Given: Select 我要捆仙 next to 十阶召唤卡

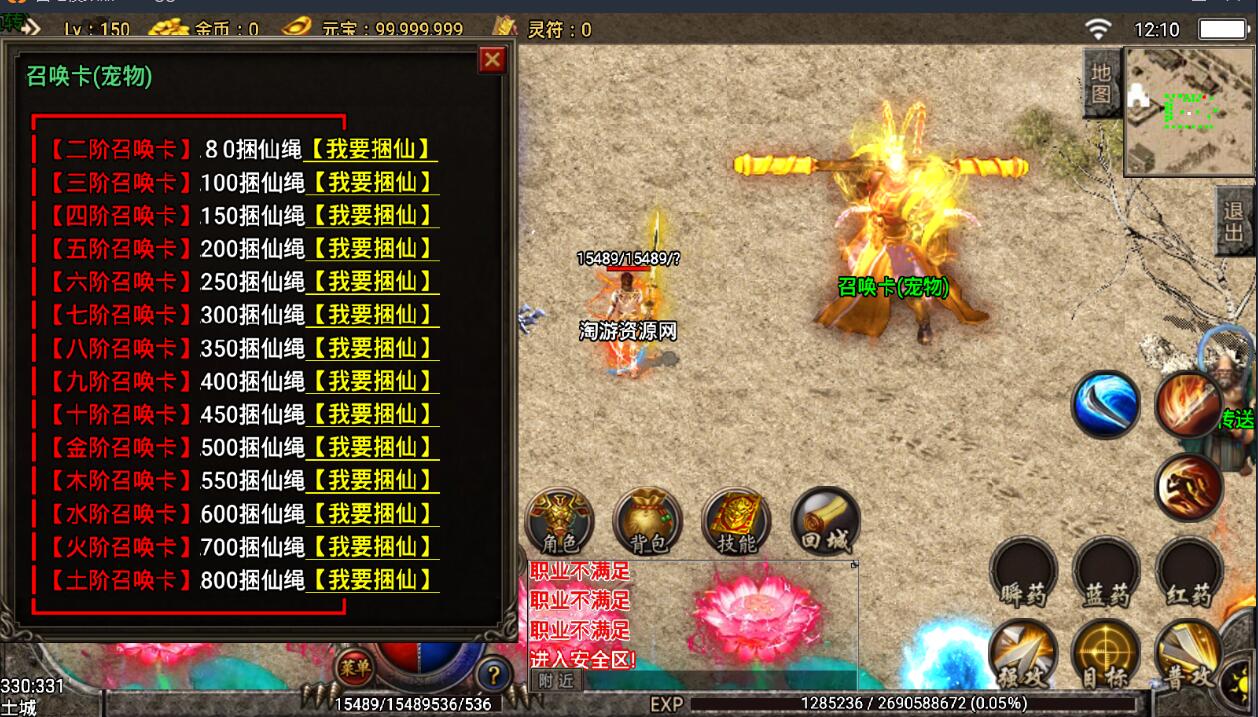Looking at the screenshot, I should 372,414.
